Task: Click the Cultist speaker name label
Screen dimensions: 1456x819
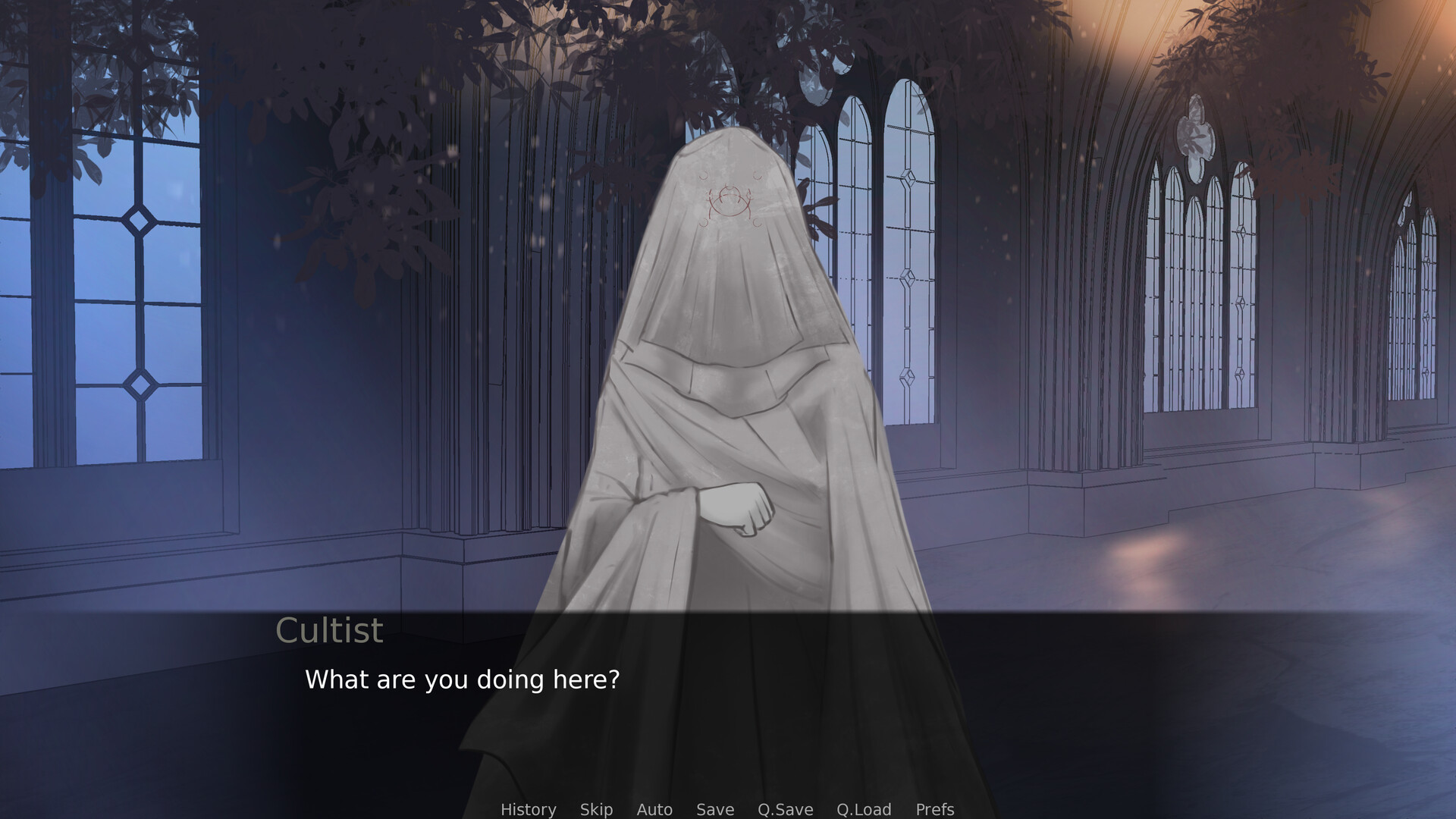Action: [329, 629]
